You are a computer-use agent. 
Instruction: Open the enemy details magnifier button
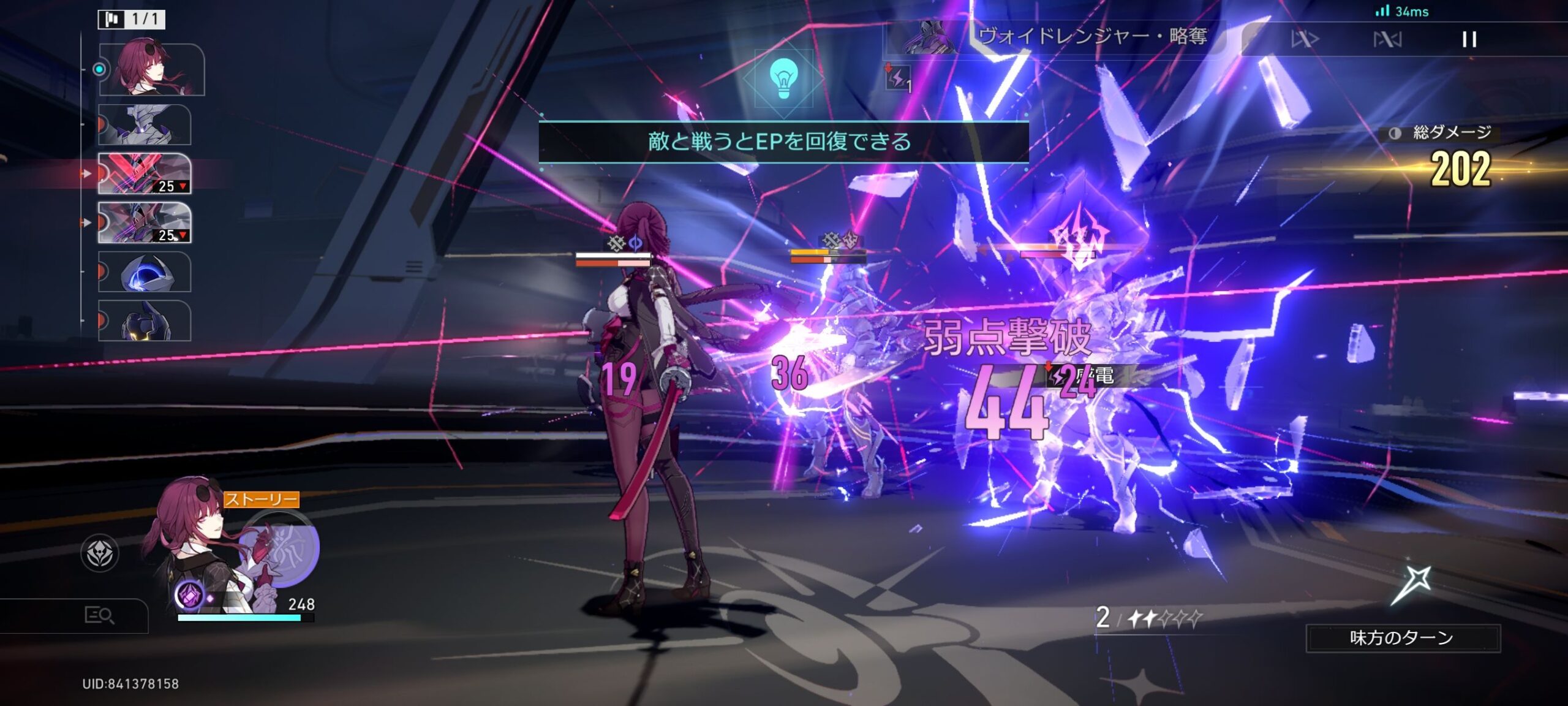99,615
